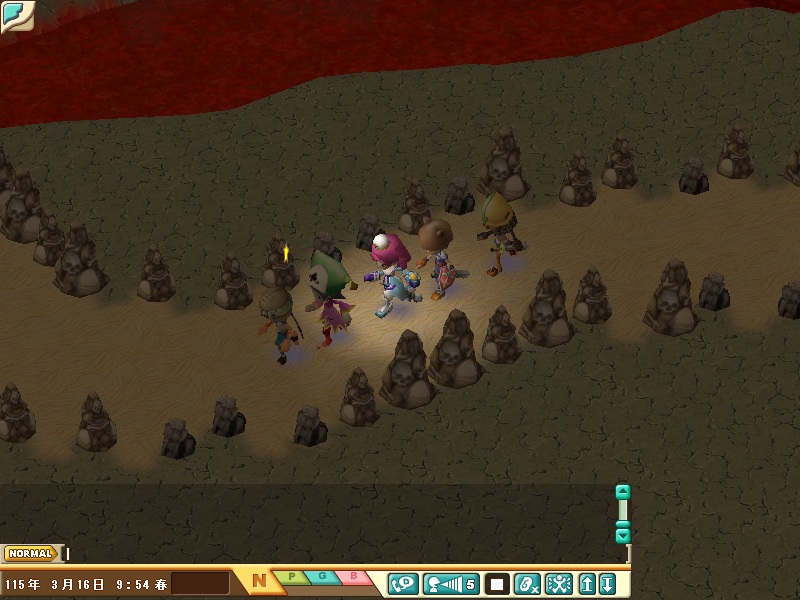The width and height of the screenshot is (800, 600).
Task: Switch to the green P tab
Action: coord(291,577)
